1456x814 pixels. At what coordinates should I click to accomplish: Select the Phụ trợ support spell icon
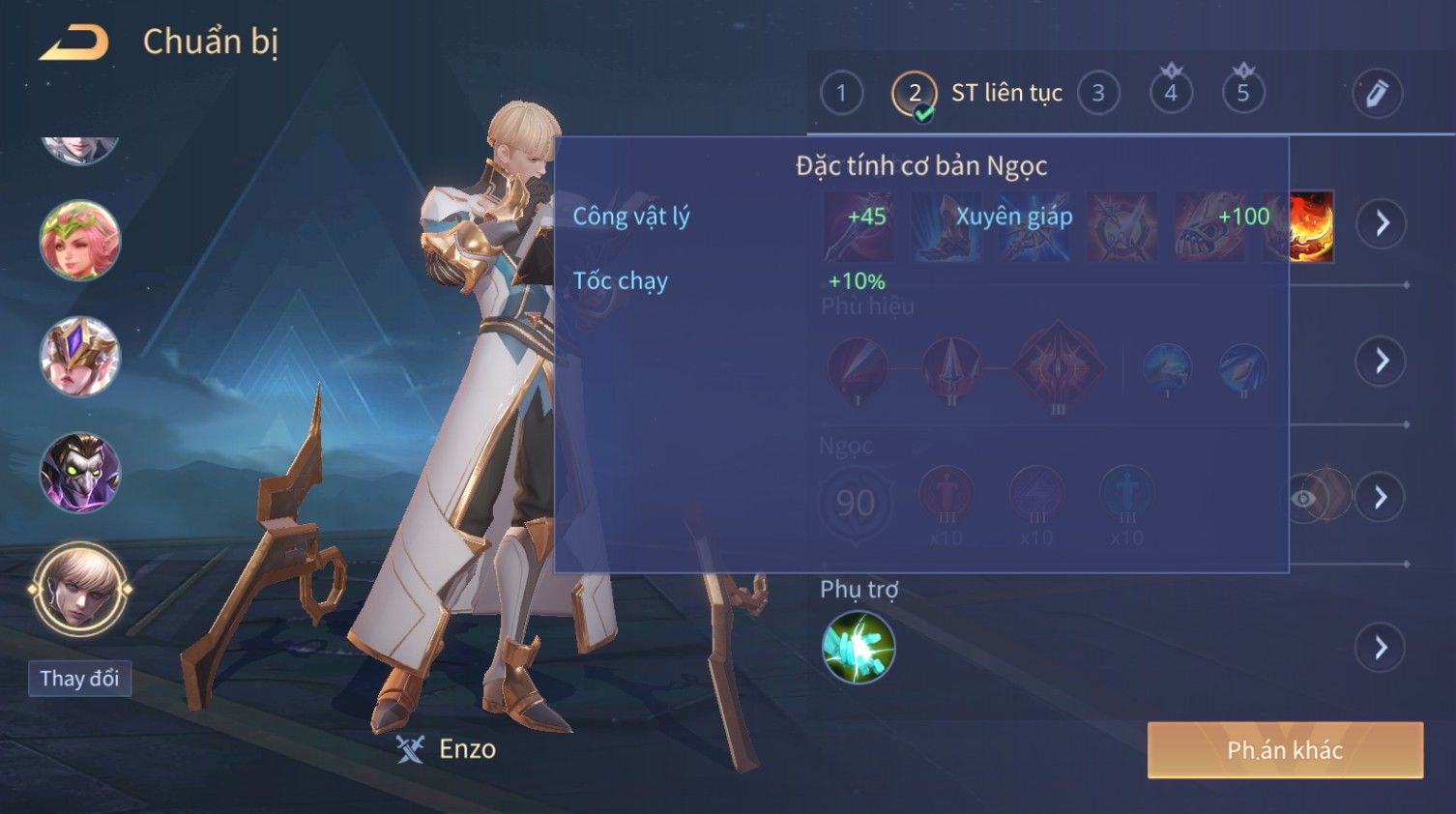click(x=858, y=648)
